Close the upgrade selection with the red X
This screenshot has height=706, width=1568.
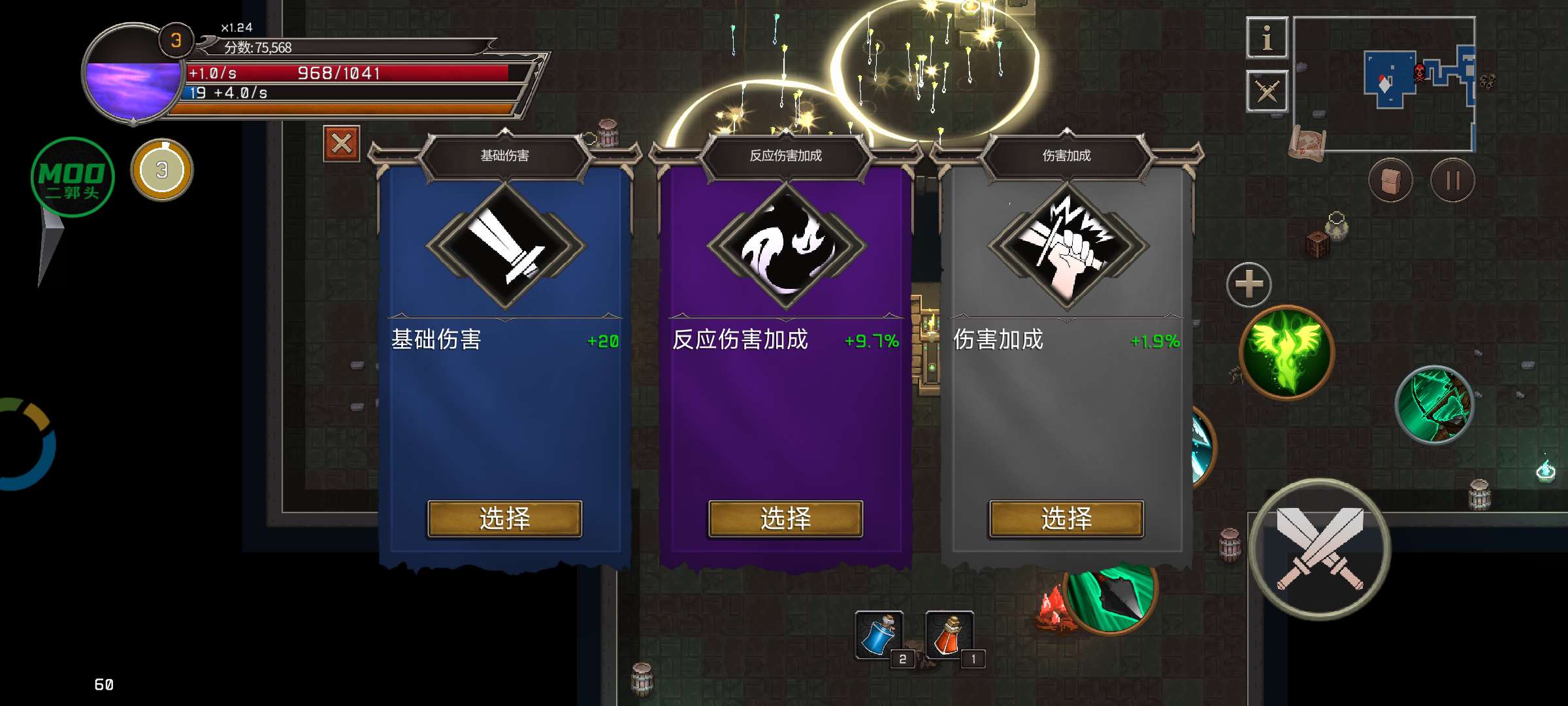point(342,143)
